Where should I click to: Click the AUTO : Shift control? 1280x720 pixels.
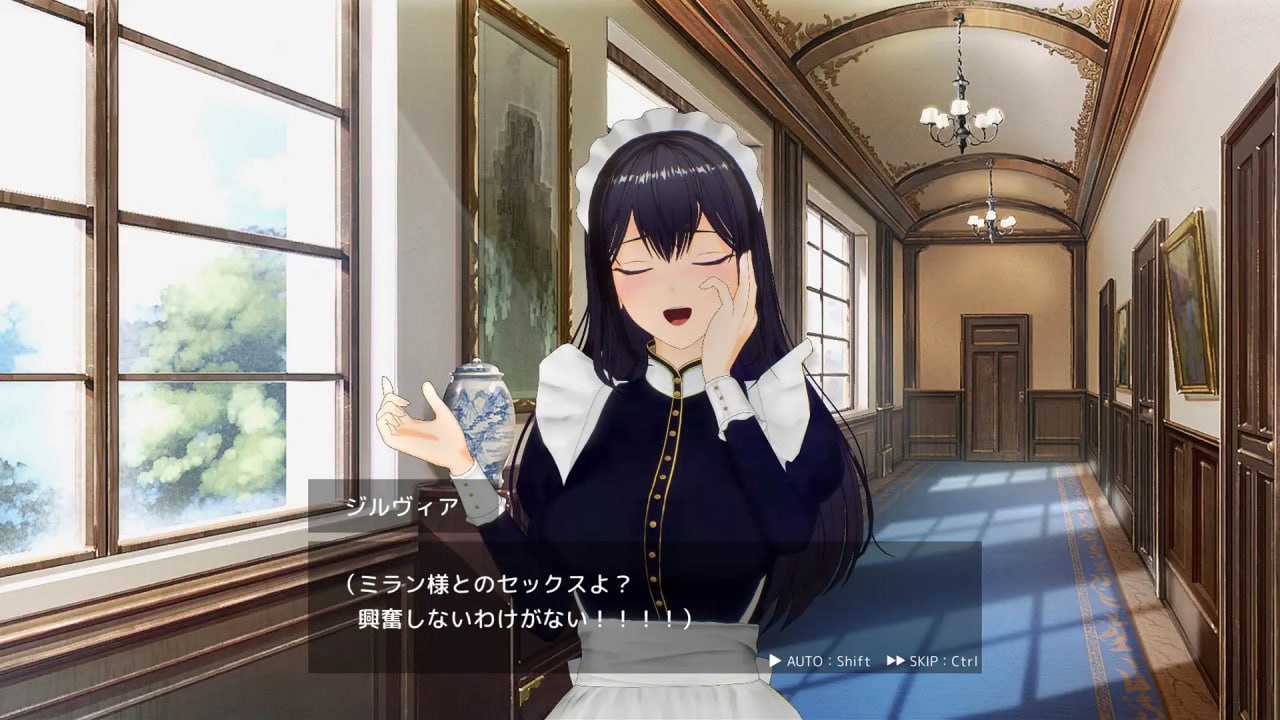(830, 660)
